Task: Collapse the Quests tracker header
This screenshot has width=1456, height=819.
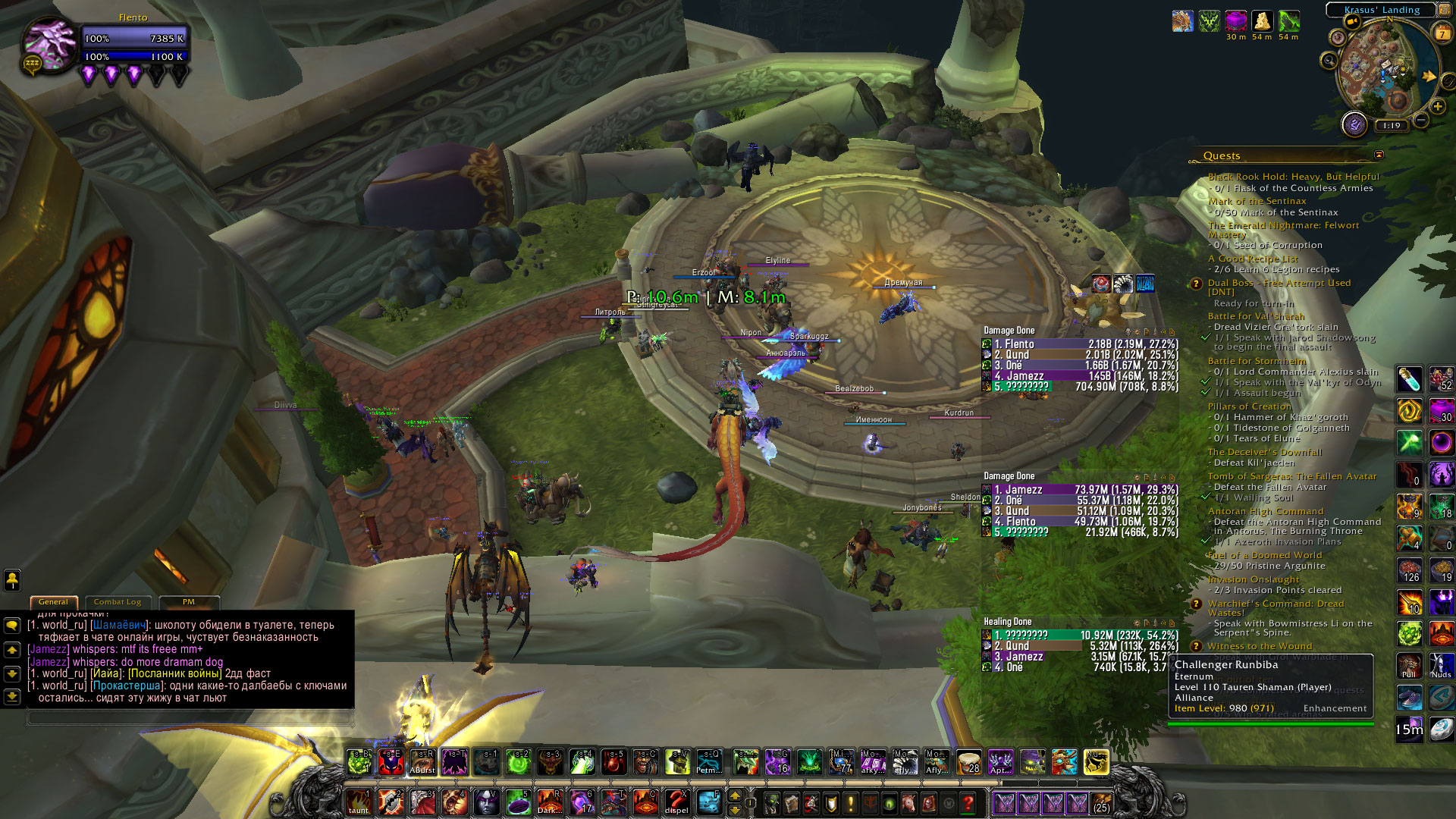Action: [x=1379, y=155]
